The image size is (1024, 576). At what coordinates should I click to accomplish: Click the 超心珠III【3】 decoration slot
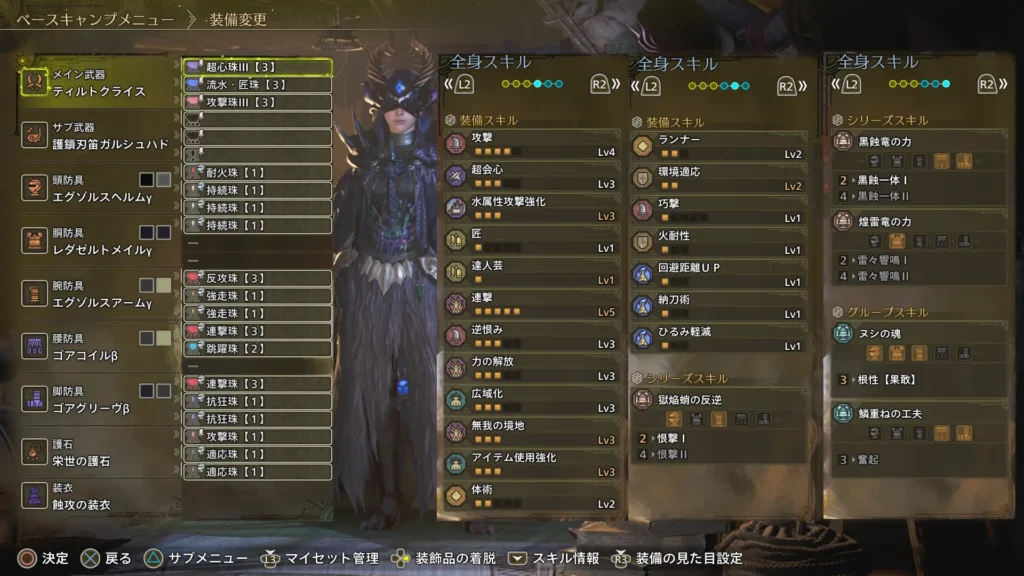[x=257, y=67]
